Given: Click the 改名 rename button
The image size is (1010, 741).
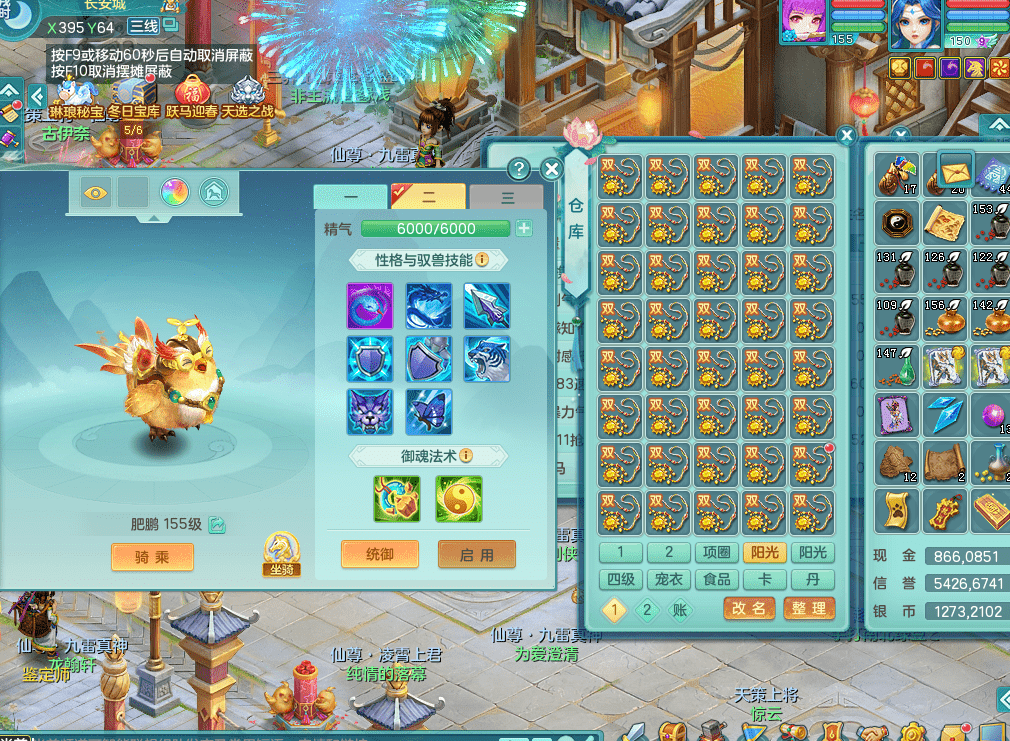Looking at the screenshot, I should [x=749, y=608].
